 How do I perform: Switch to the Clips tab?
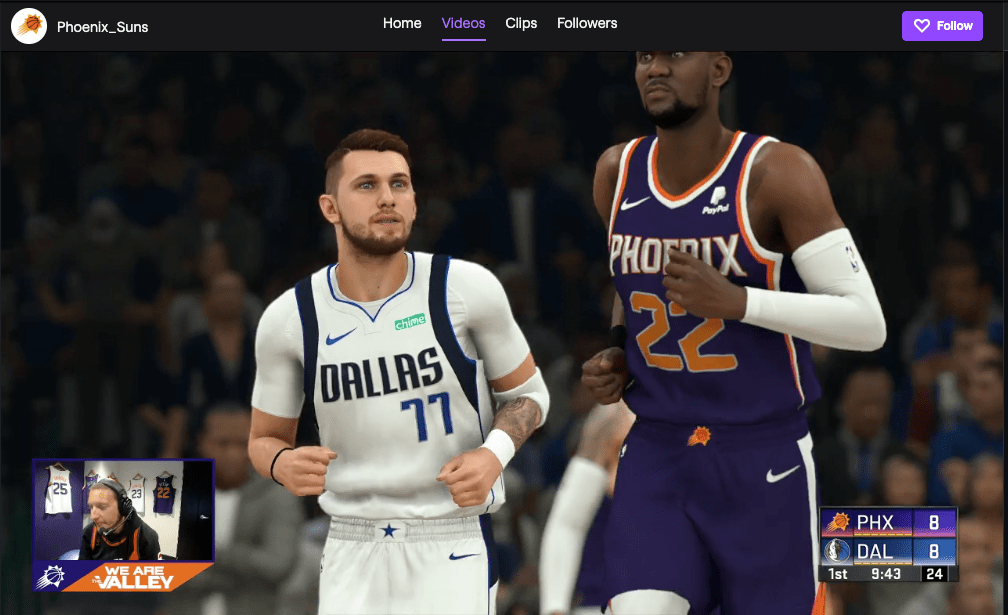(521, 23)
